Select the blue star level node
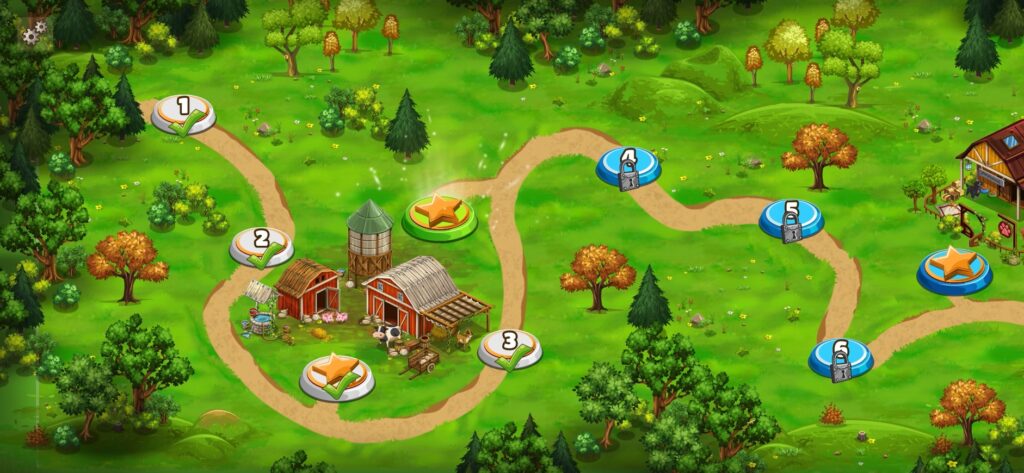This screenshot has width=1024, height=473. 954,269
